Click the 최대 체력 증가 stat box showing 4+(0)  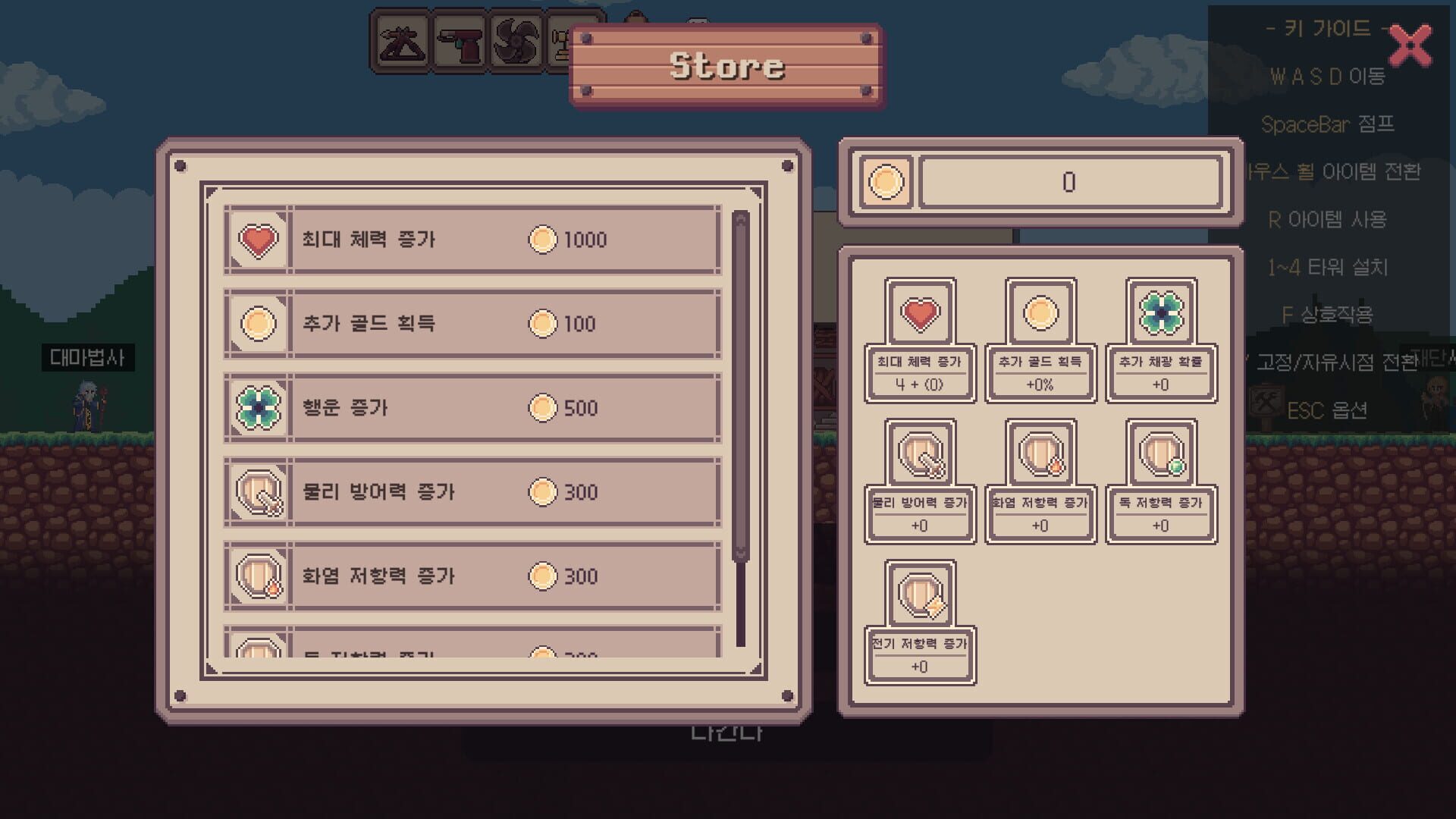pyautogui.click(x=920, y=373)
